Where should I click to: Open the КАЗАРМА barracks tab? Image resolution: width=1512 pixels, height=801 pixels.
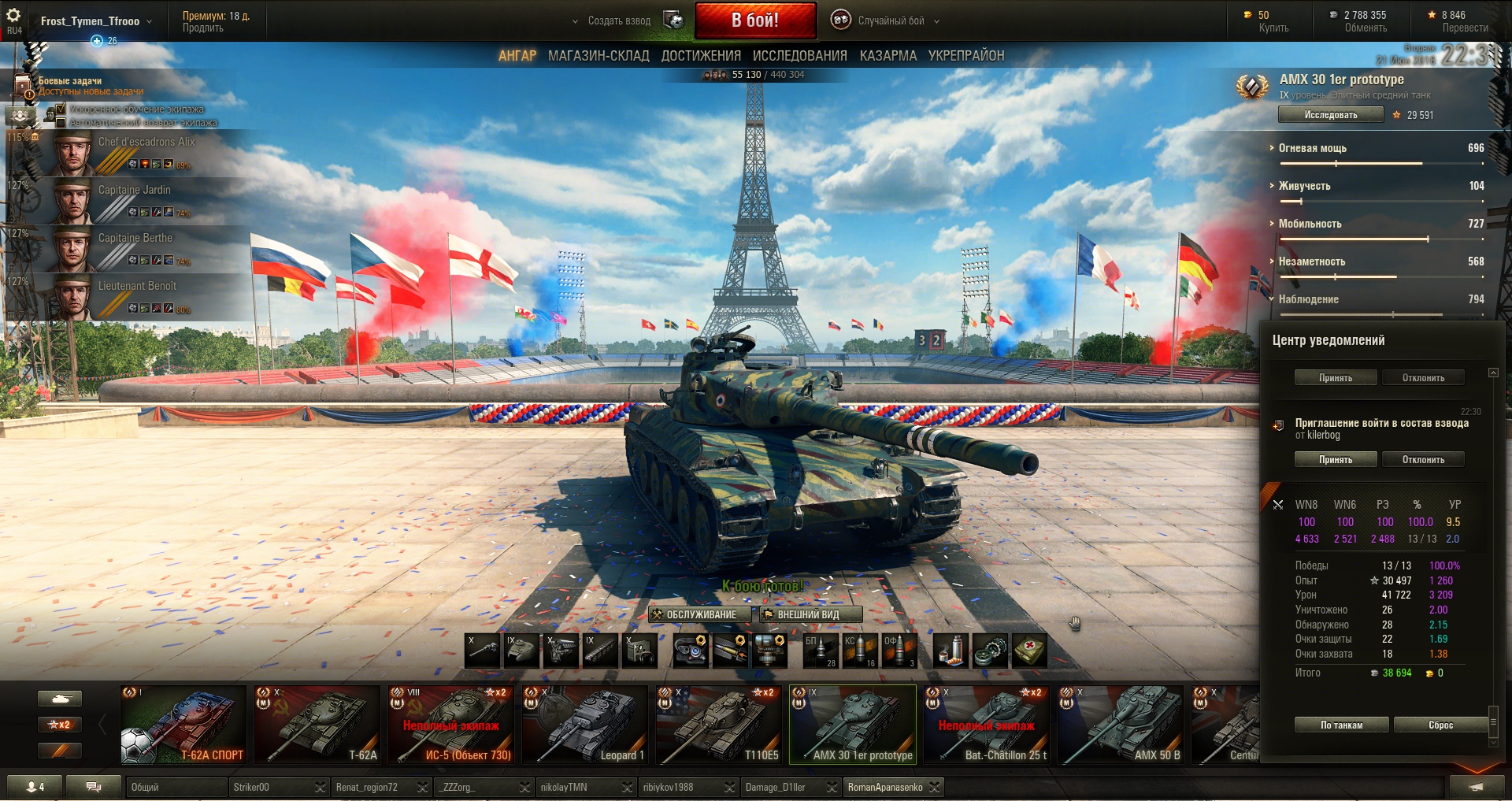[888, 56]
